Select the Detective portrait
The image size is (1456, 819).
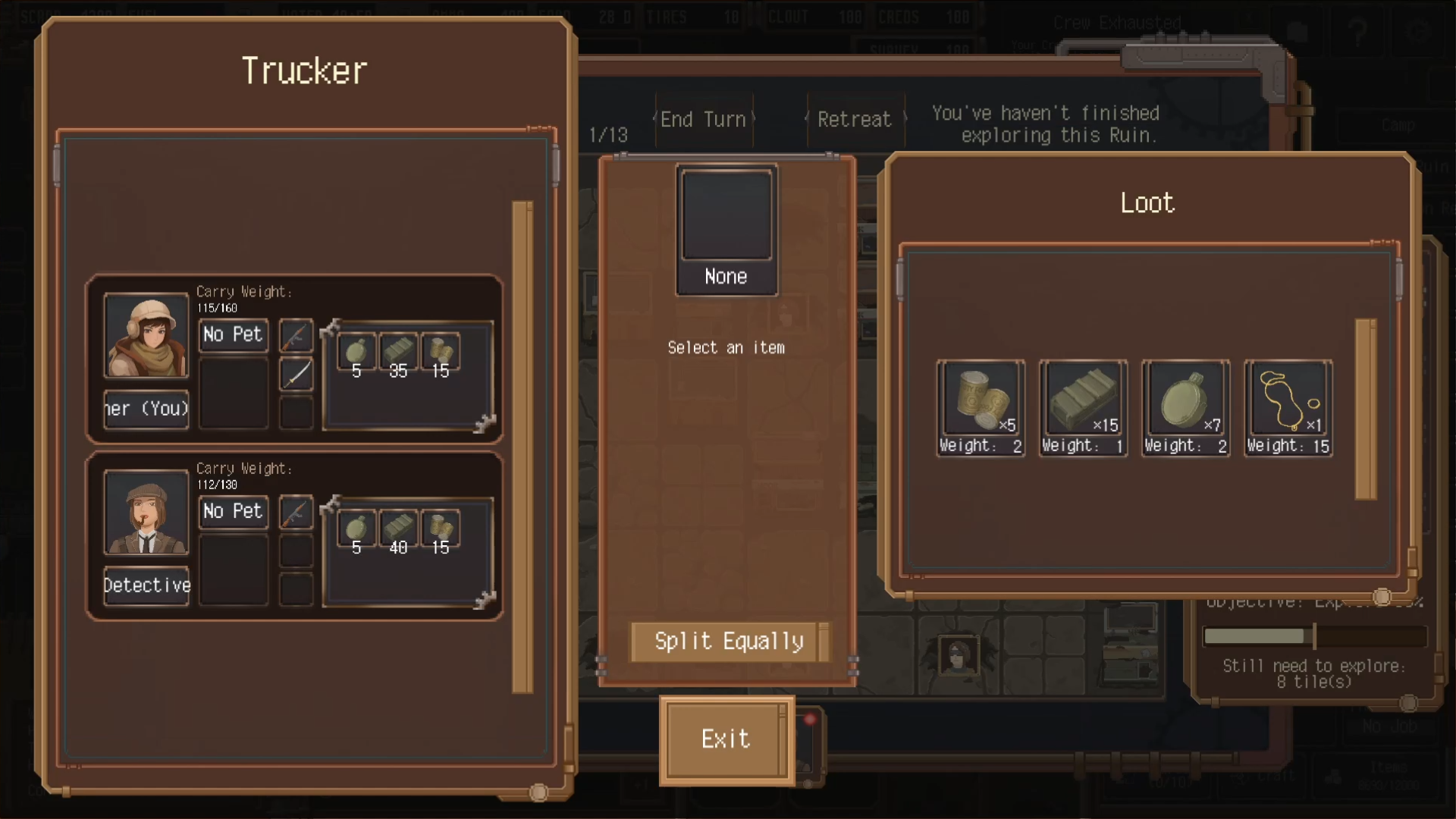[x=146, y=512]
